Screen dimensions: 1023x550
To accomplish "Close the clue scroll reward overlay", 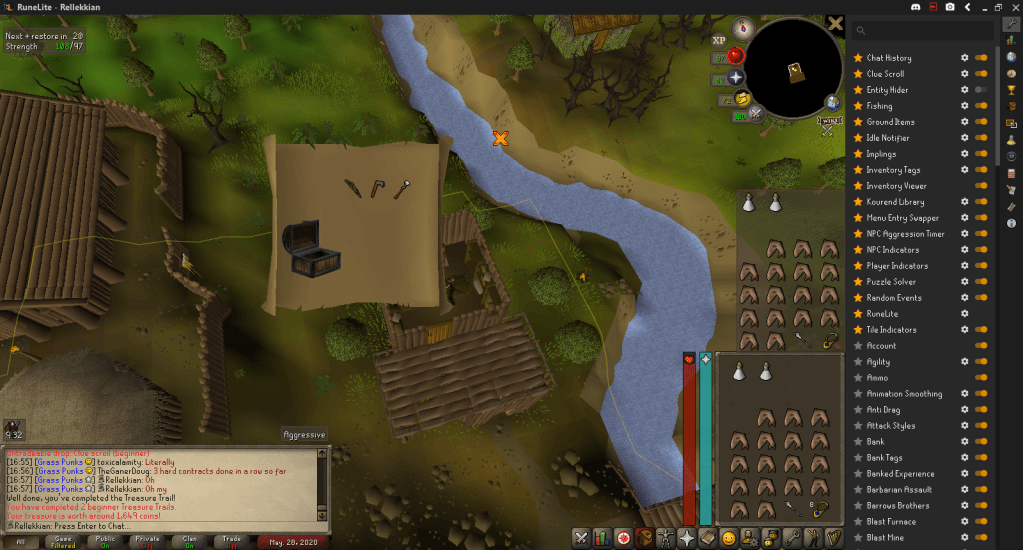I will 835,23.
